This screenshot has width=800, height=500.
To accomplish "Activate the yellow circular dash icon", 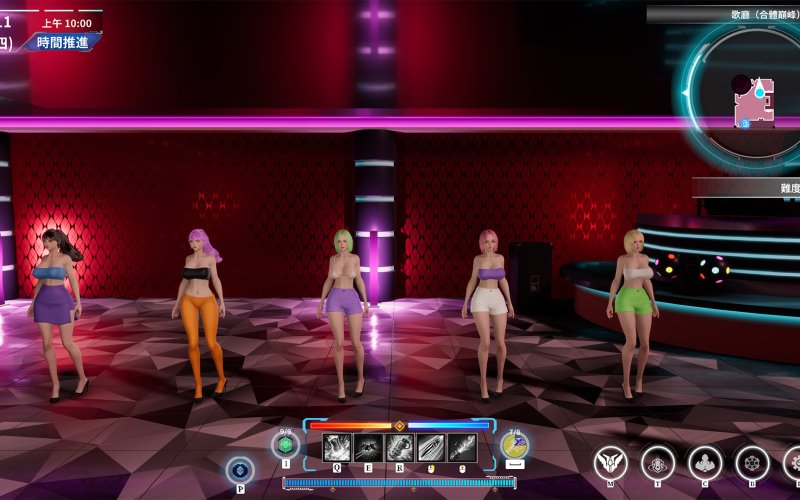I will 515,445.
